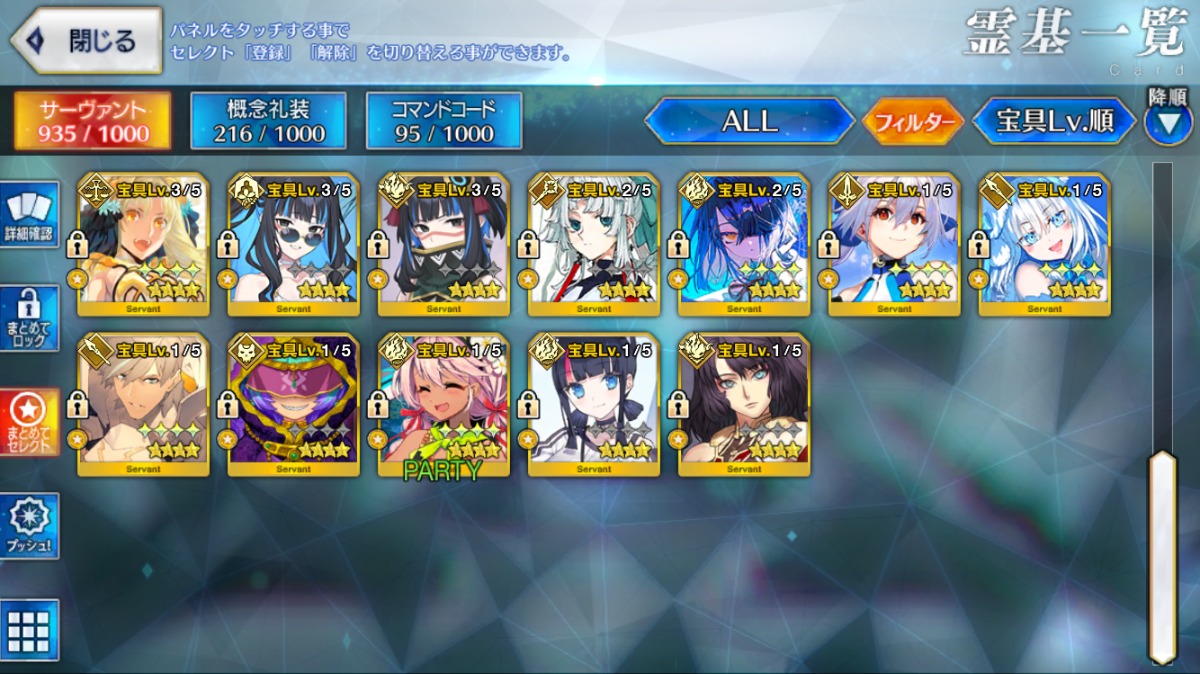Select the white-haired servant with red eyes
The height and width of the screenshot is (674, 1200).
point(894,244)
